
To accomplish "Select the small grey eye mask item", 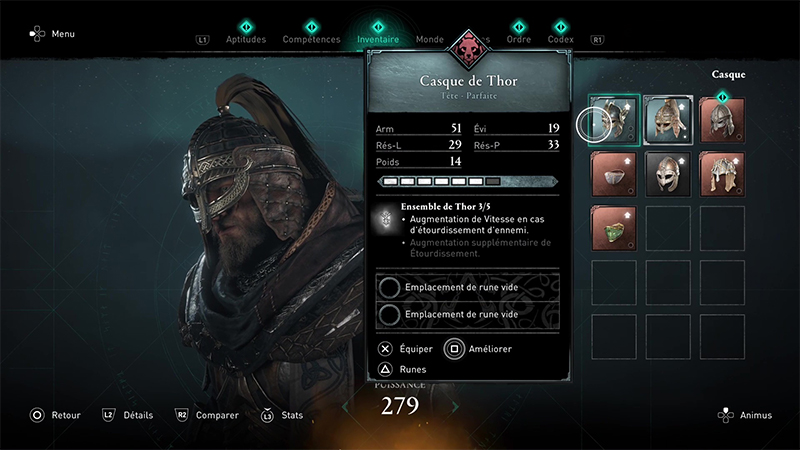I will pyautogui.click(x=612, y=174).
